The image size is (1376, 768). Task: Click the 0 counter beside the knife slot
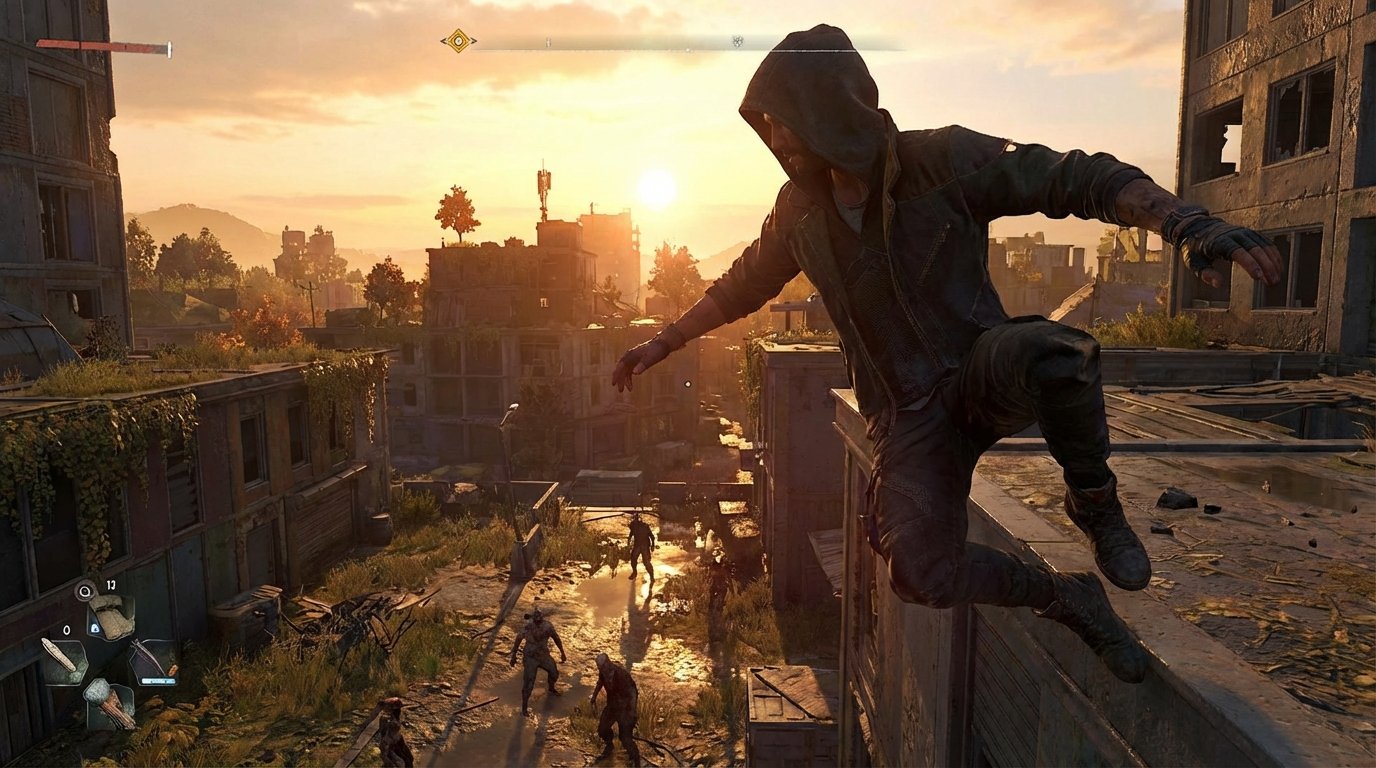click(x=66, y=630)
